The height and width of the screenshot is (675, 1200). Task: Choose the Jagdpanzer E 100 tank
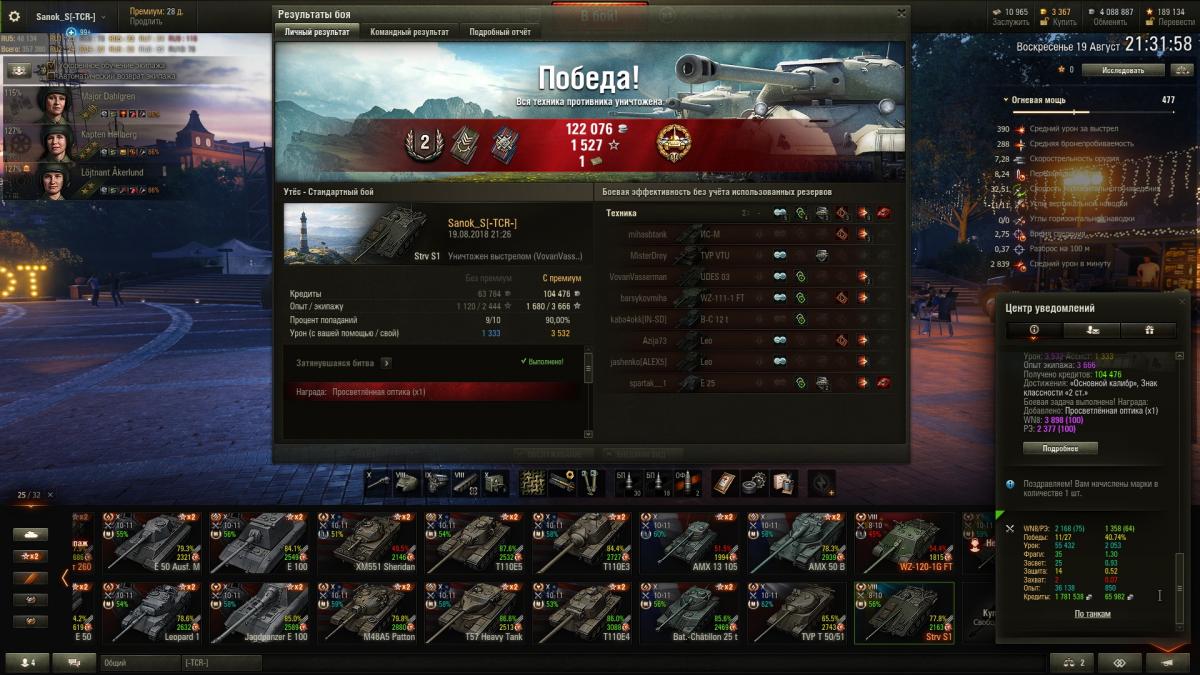click(x=260, y=613)
